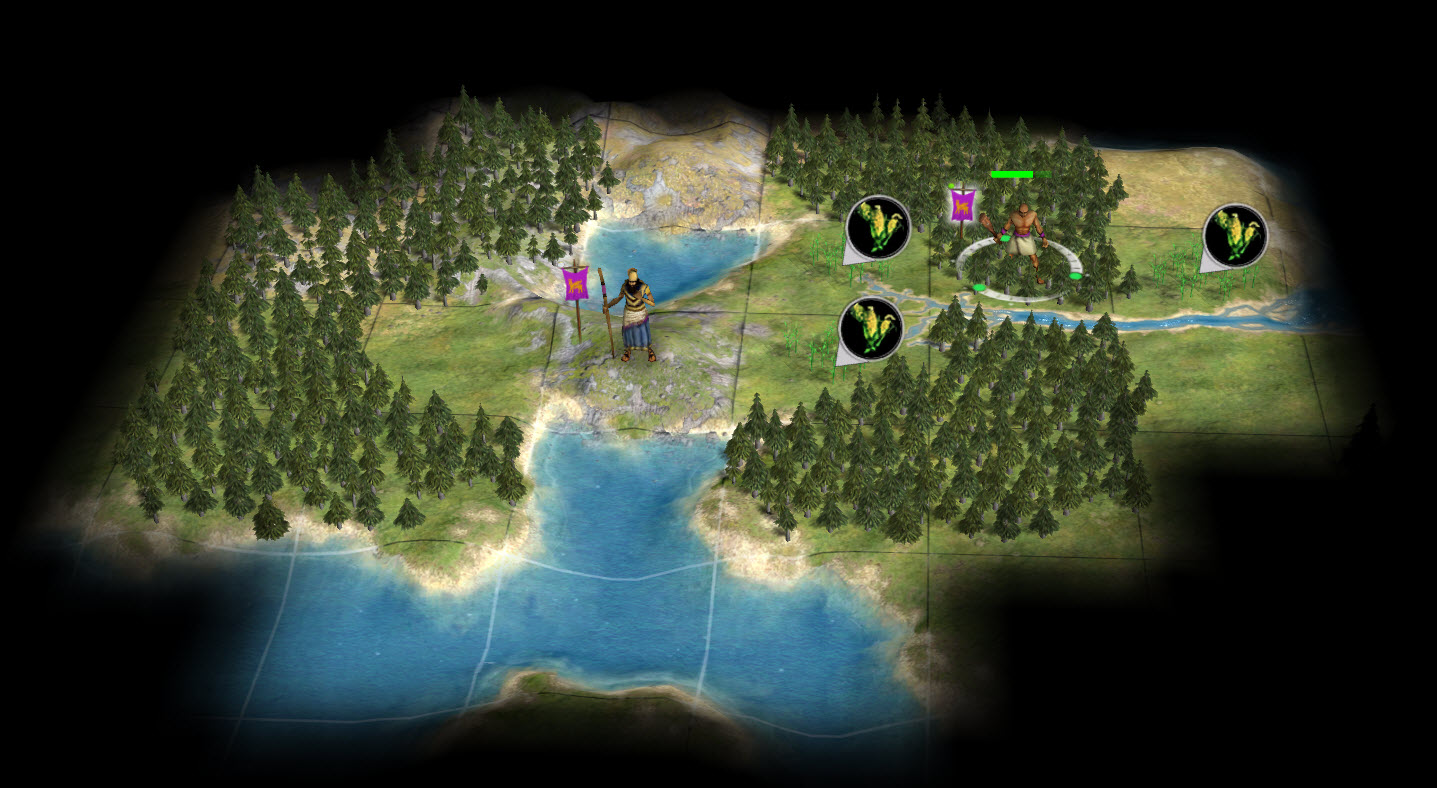The image size is (1437, 788).
Task: Select the settler unit holding a staff
Action: click(x=636, y=315)
